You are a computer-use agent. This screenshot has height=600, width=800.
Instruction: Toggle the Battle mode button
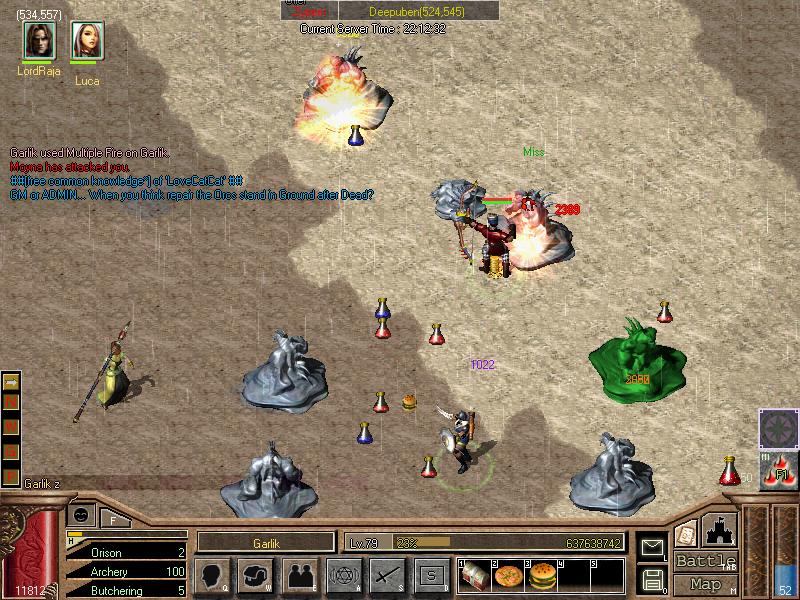pos(705,561)
